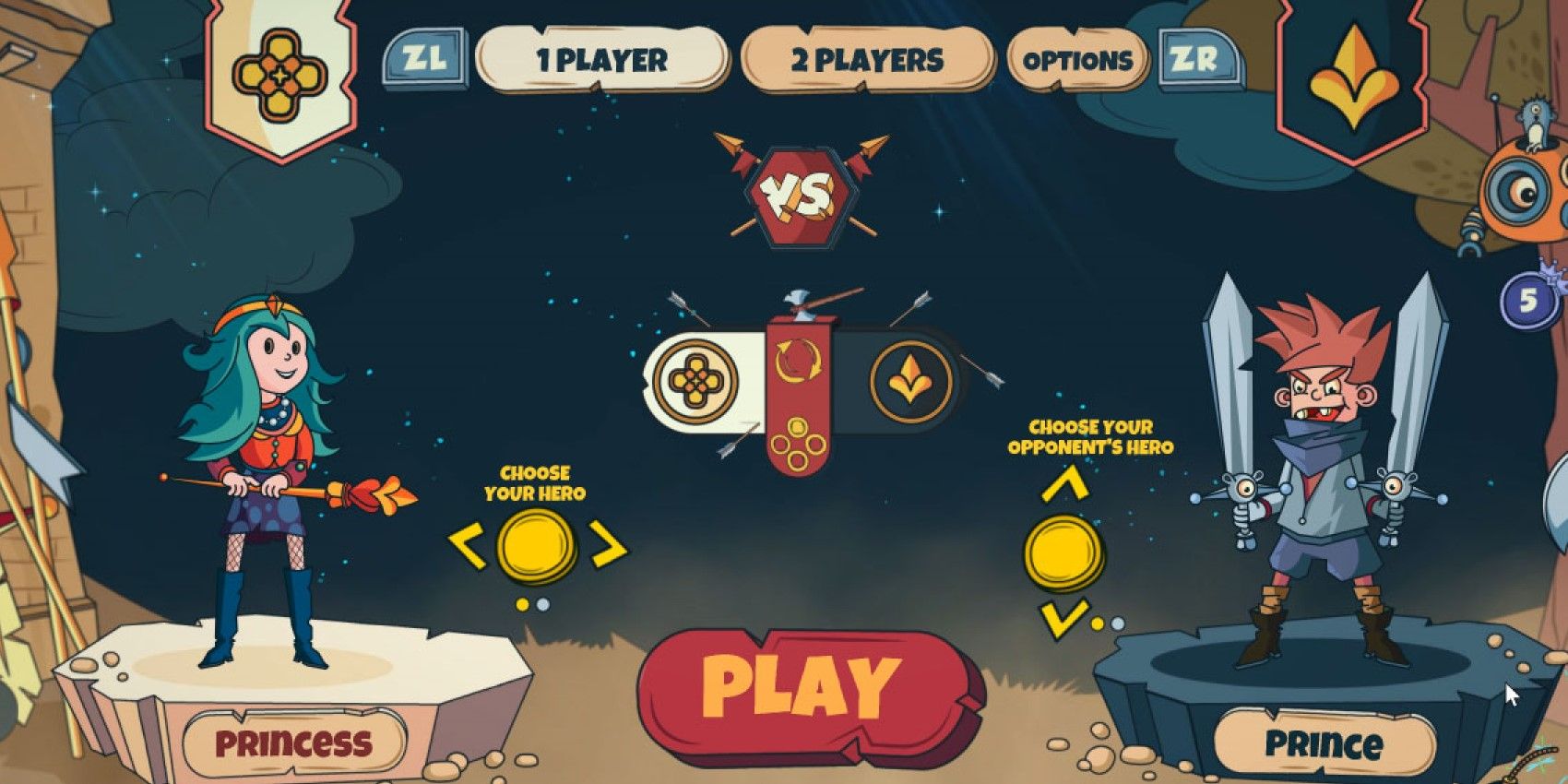This screenshot has height=784, width=1568.
Task: Click the ZL shoulder button icon
Action: [426, 57]
